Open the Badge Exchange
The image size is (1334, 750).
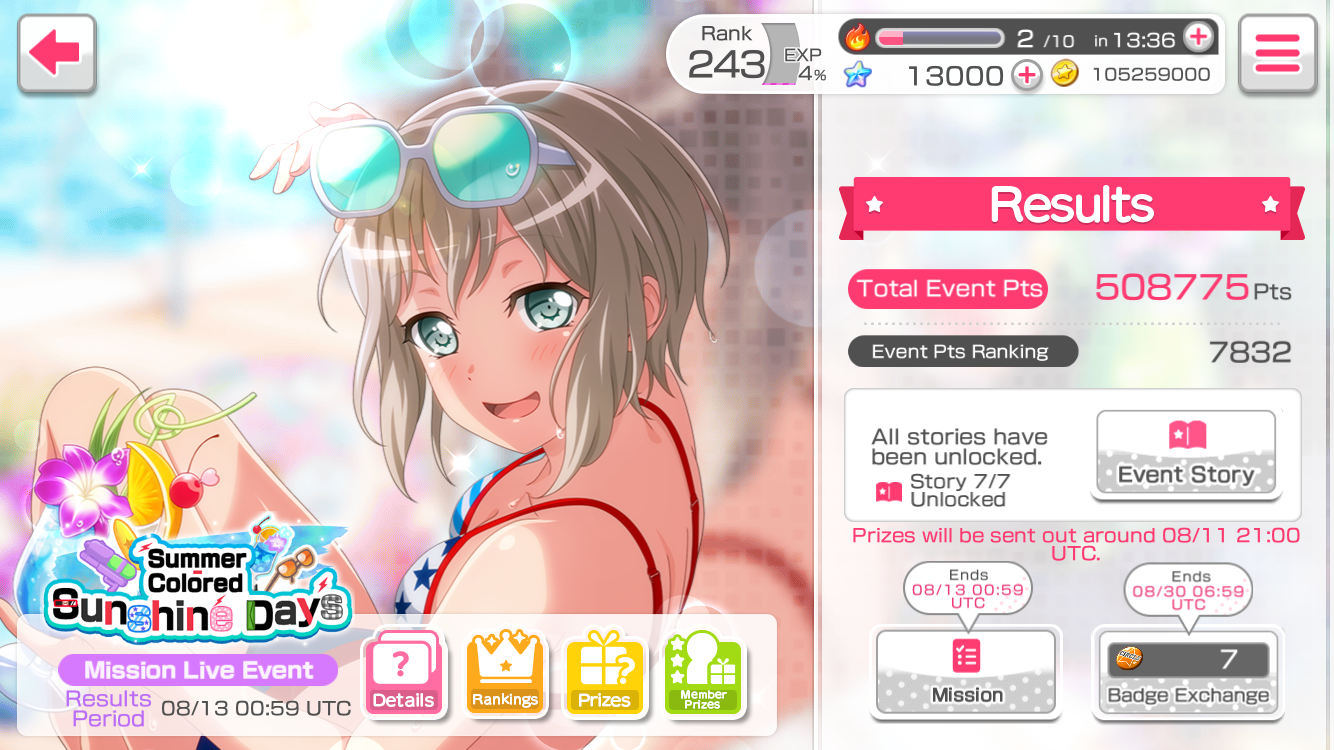[x=1188, y=673]
